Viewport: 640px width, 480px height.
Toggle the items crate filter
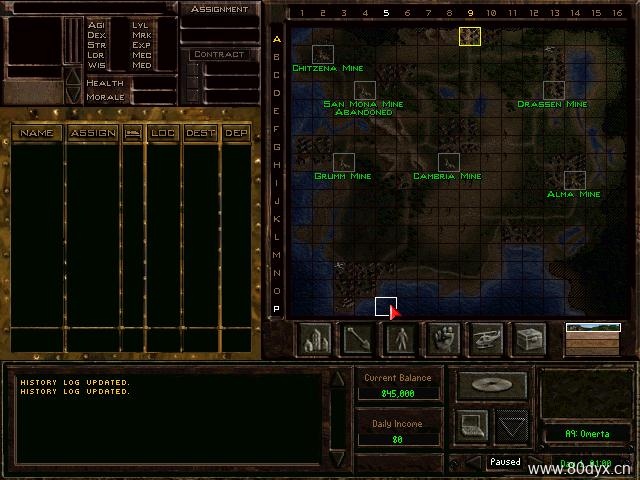point(529,340)
